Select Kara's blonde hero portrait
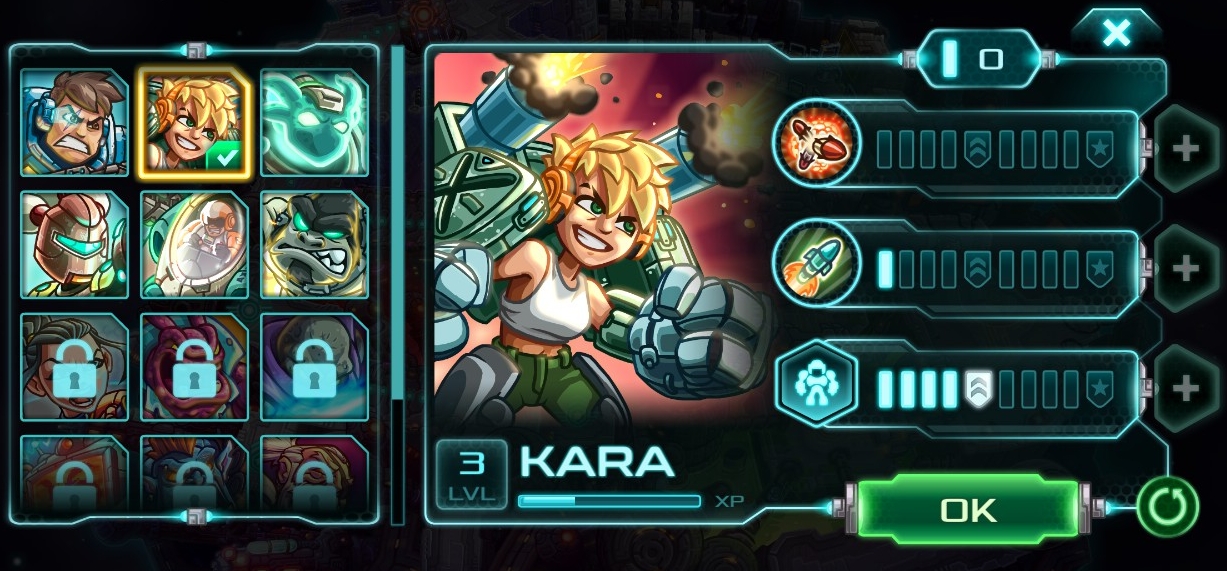This screenshot has width=1227, height=571. click(193, 123)
